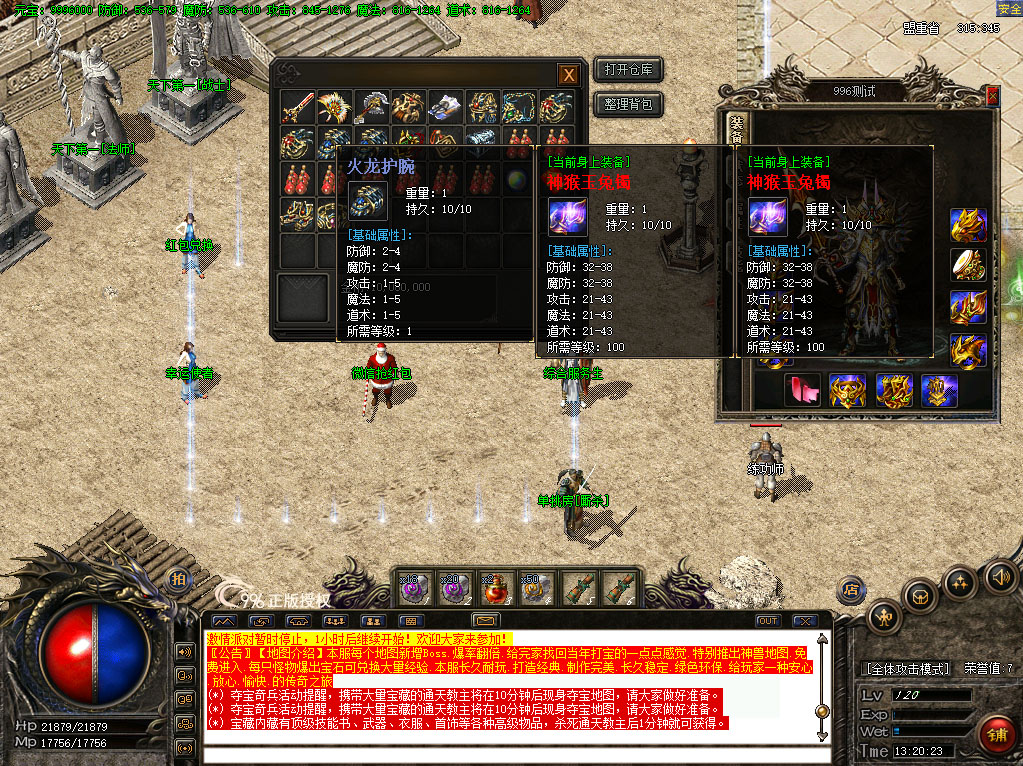Select the rainbow orb item in the bag

coord(518,180)
